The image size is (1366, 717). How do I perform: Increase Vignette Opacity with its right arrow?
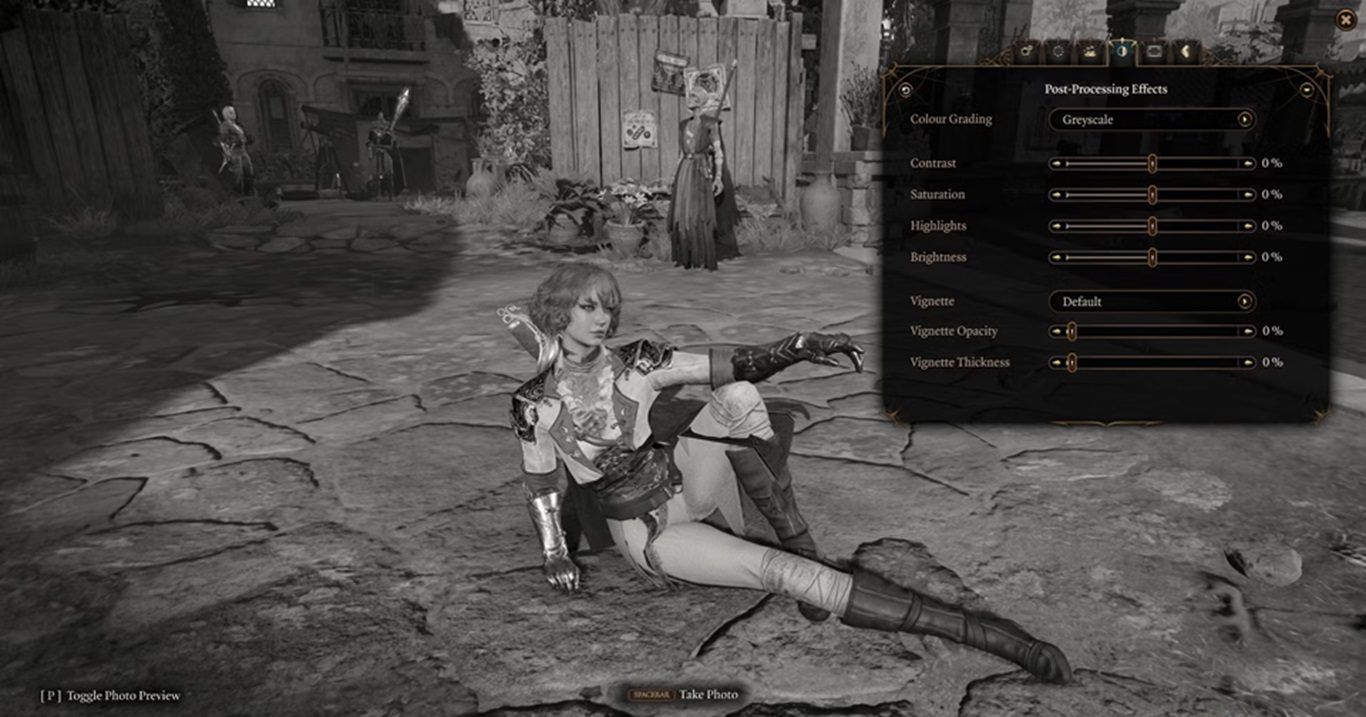click(x=1247, y=331)
